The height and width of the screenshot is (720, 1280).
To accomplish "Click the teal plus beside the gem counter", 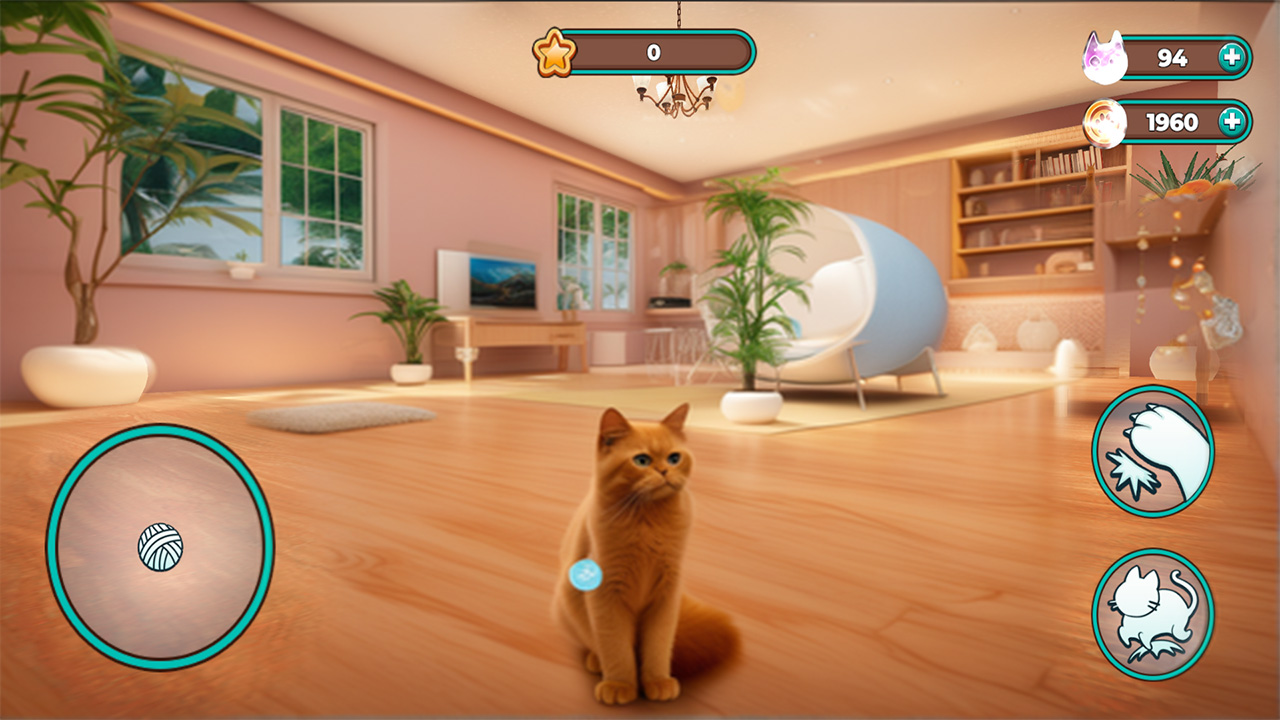I will pyautogui.click(x=1230, y=58).
